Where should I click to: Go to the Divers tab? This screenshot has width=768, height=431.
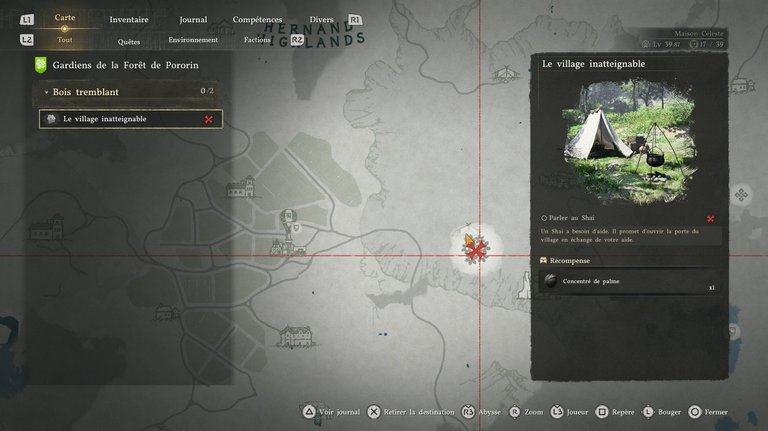click(322, 19)
